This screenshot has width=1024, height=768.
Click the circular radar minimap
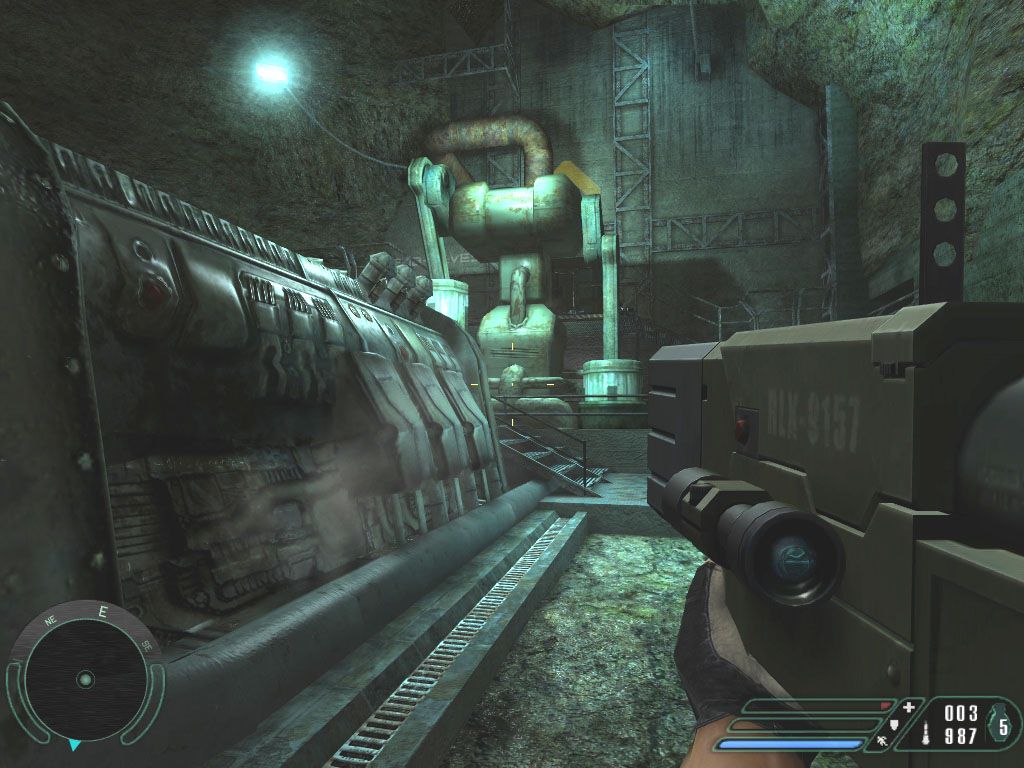pyautogui.click(x=85, y=679)
